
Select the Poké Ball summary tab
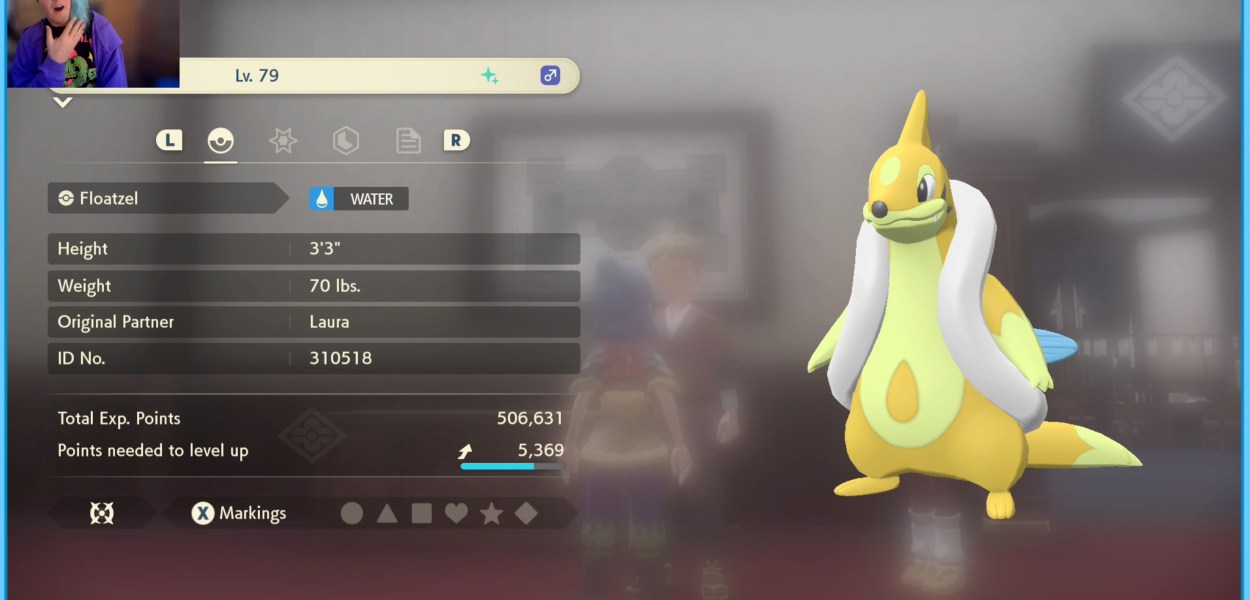click(220, 141)
